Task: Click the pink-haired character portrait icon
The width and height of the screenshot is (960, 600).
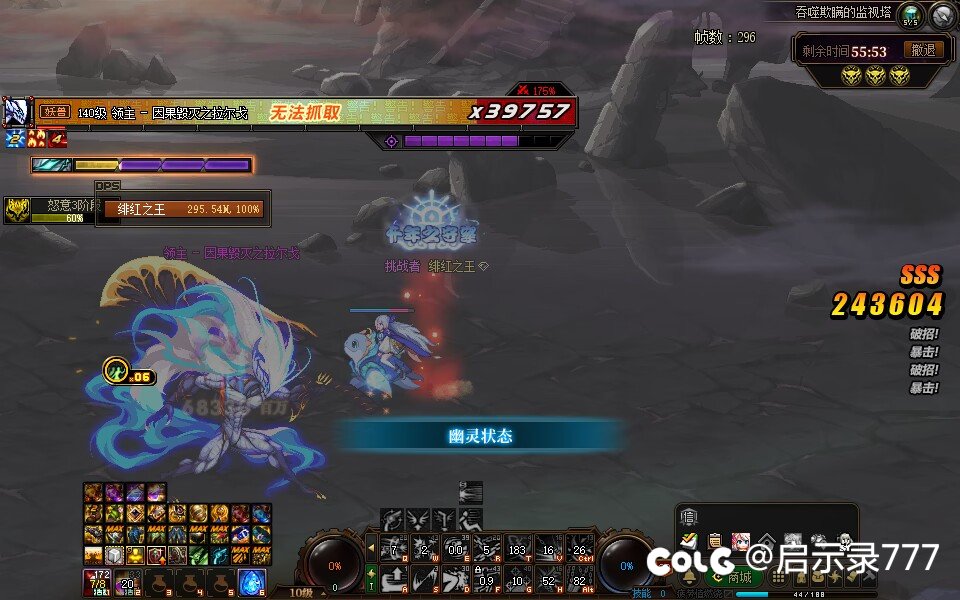Action: [x=741, y=541]
